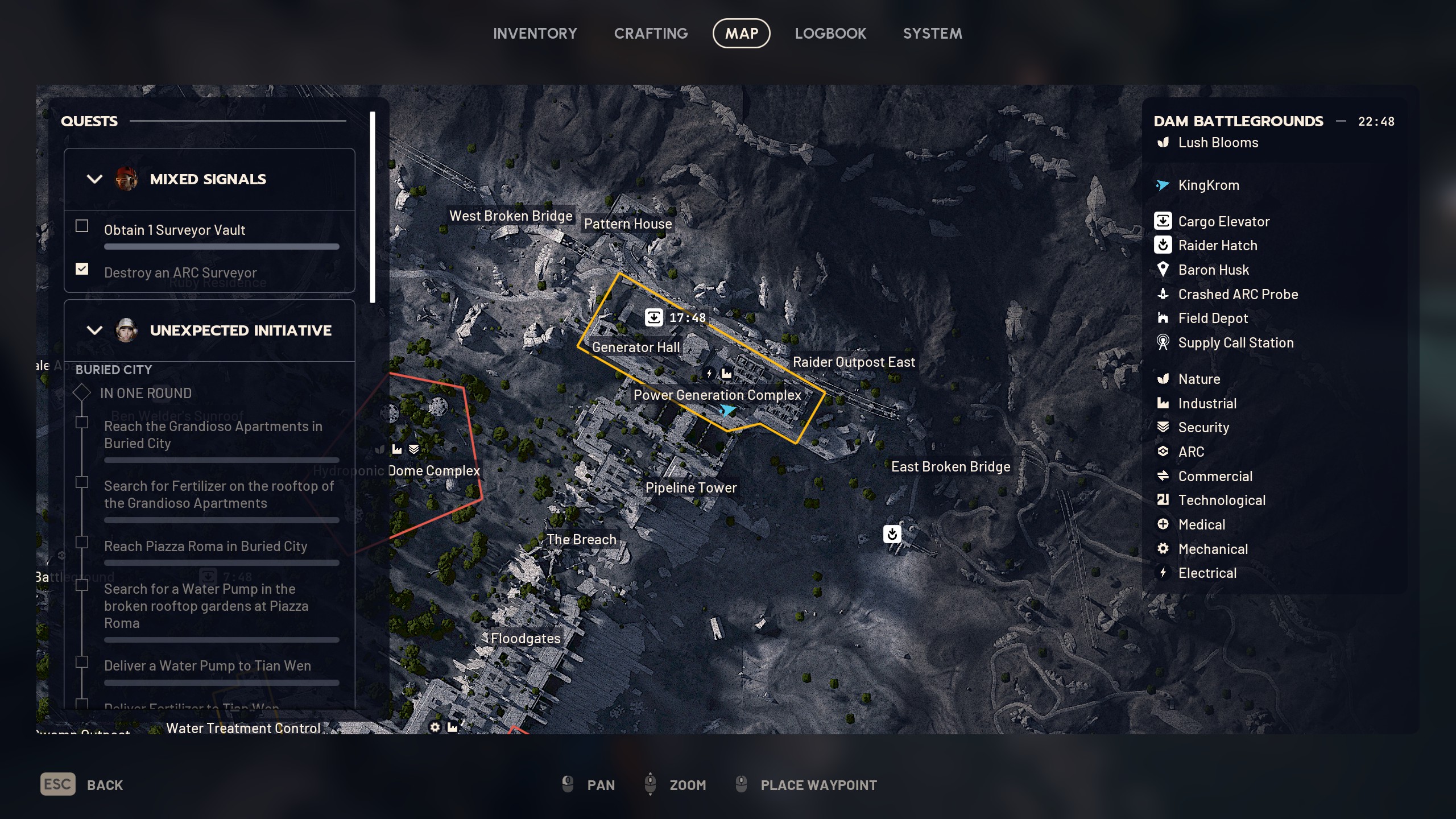Select the Lush Blooms icon in the sidebar
The width and height of the screenshot is (1456, 819).
click(x=1162, y=142)
